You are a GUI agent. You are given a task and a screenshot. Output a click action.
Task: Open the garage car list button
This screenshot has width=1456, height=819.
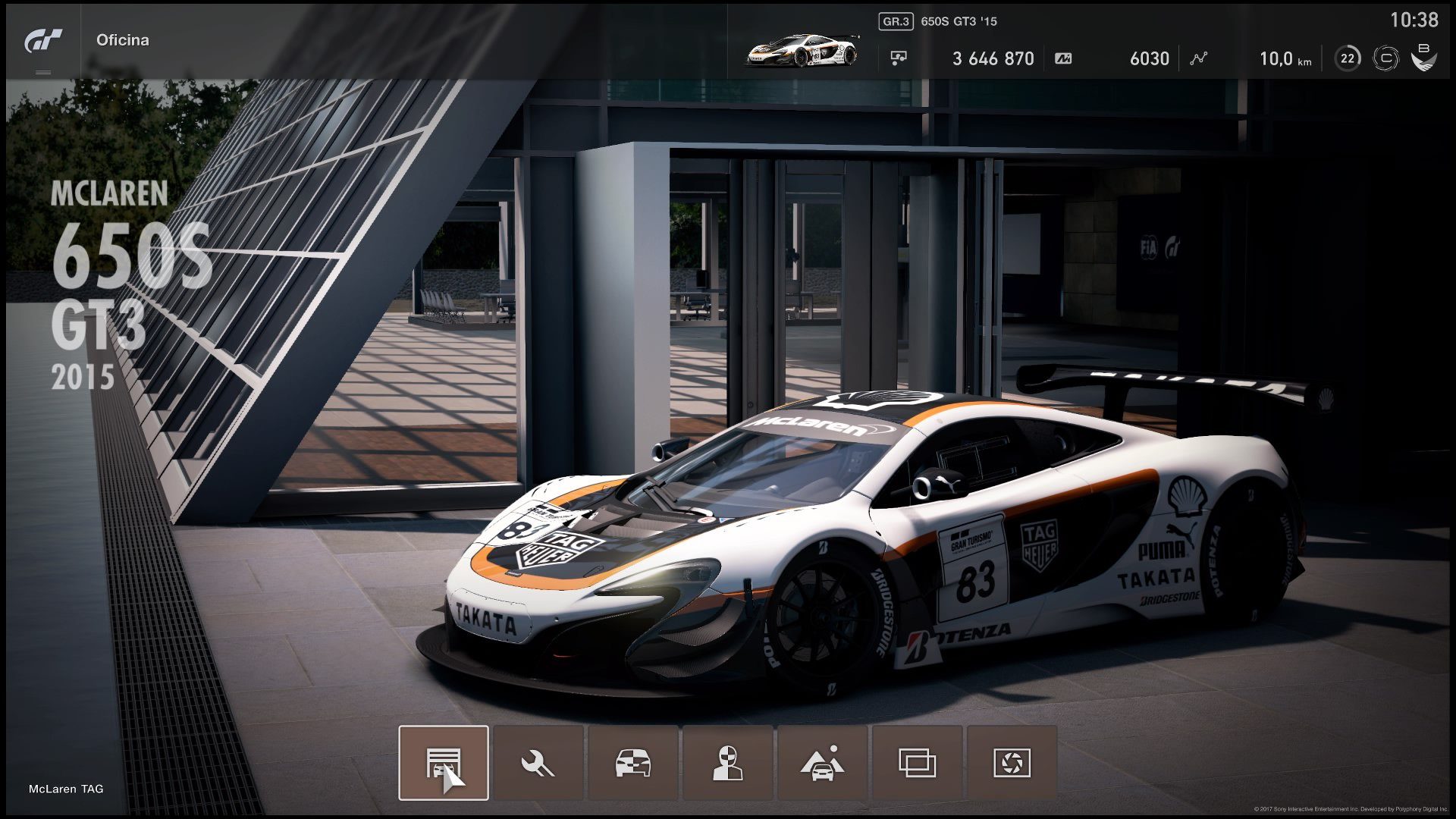click(444, 763)
